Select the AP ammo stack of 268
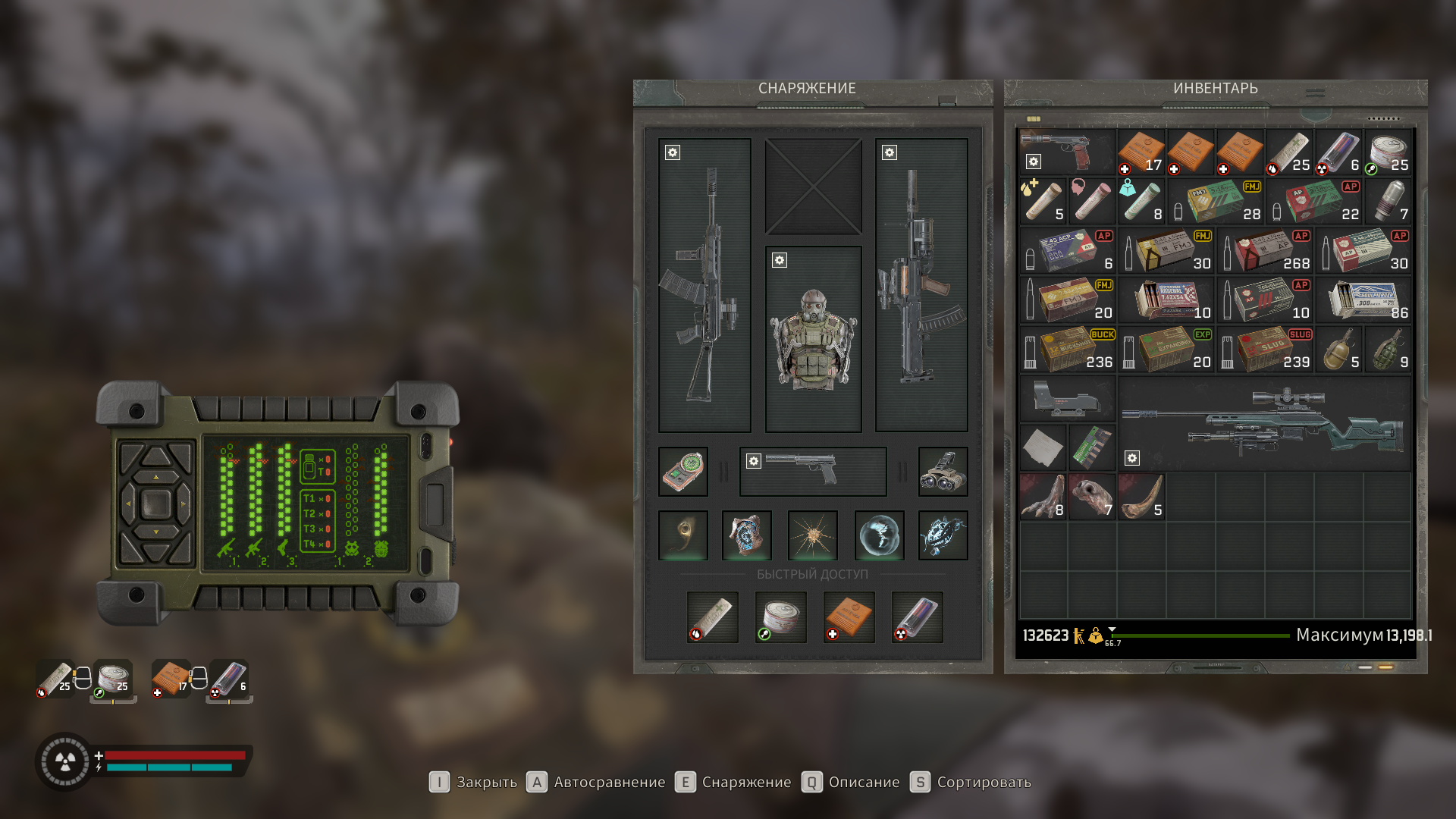1456x819 pixels. tap(1264, 251)
